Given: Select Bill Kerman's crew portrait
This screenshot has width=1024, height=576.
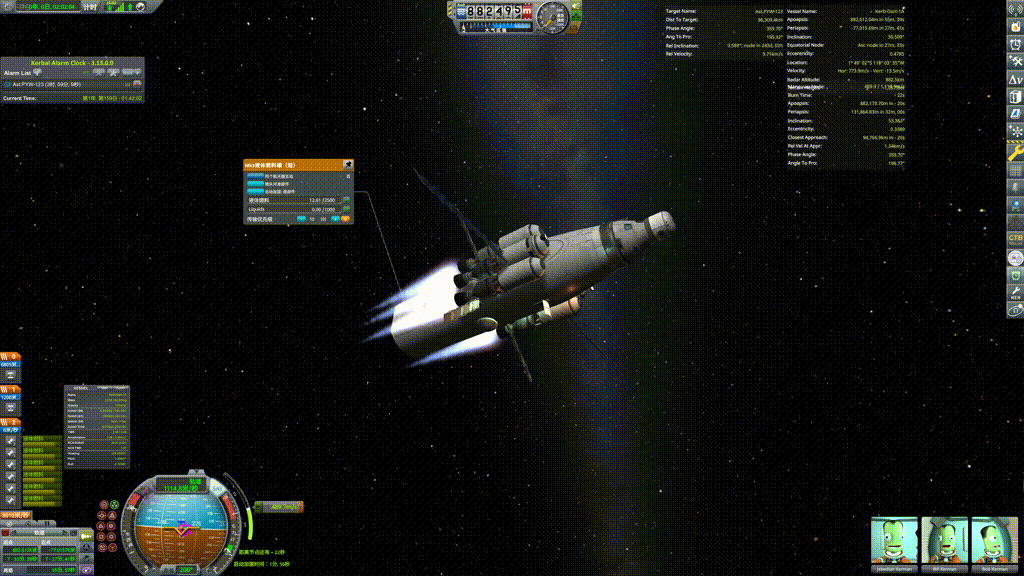Looking at the screenshot, I should pos(944,541).
